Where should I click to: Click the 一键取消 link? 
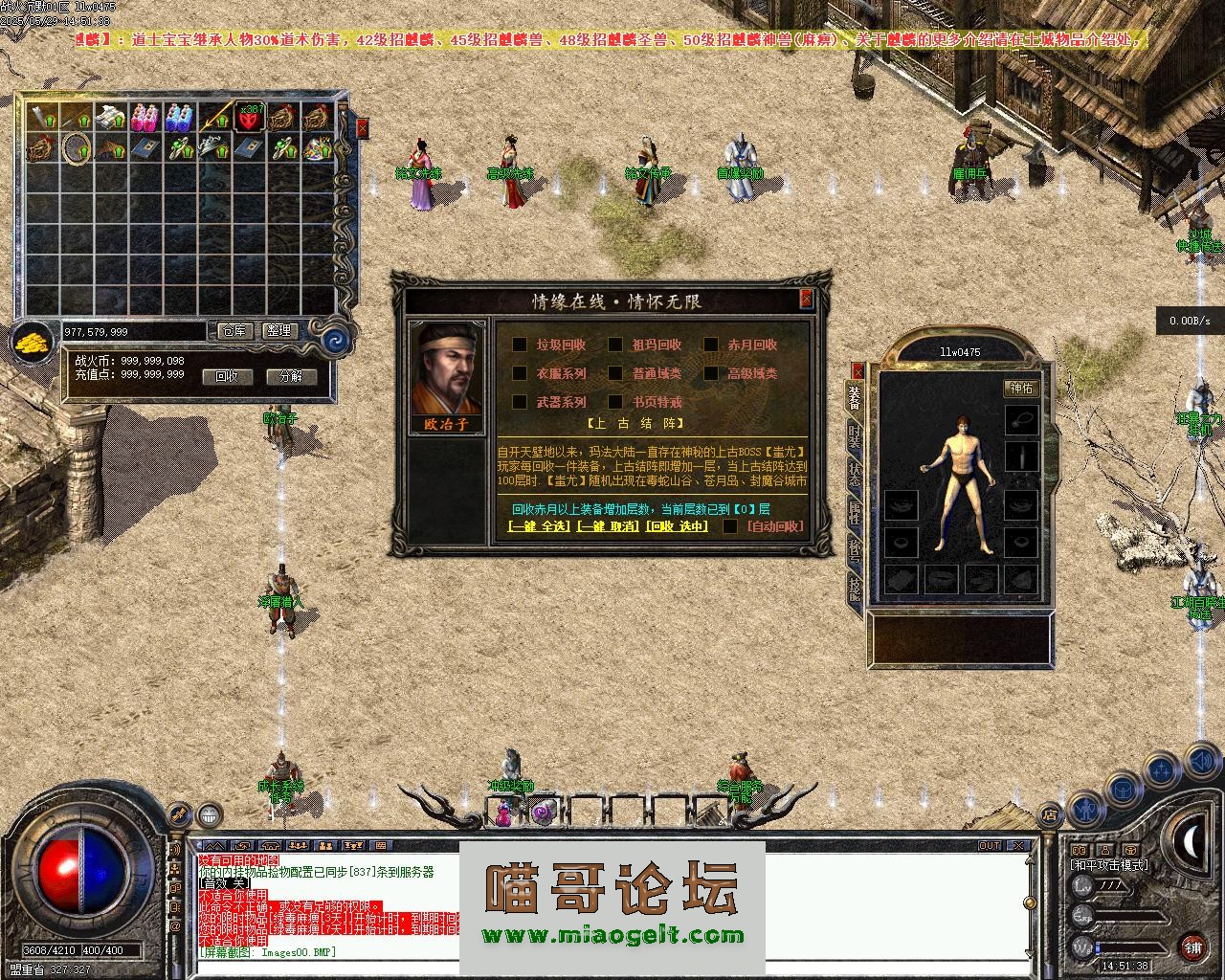(x=607, y=526)
